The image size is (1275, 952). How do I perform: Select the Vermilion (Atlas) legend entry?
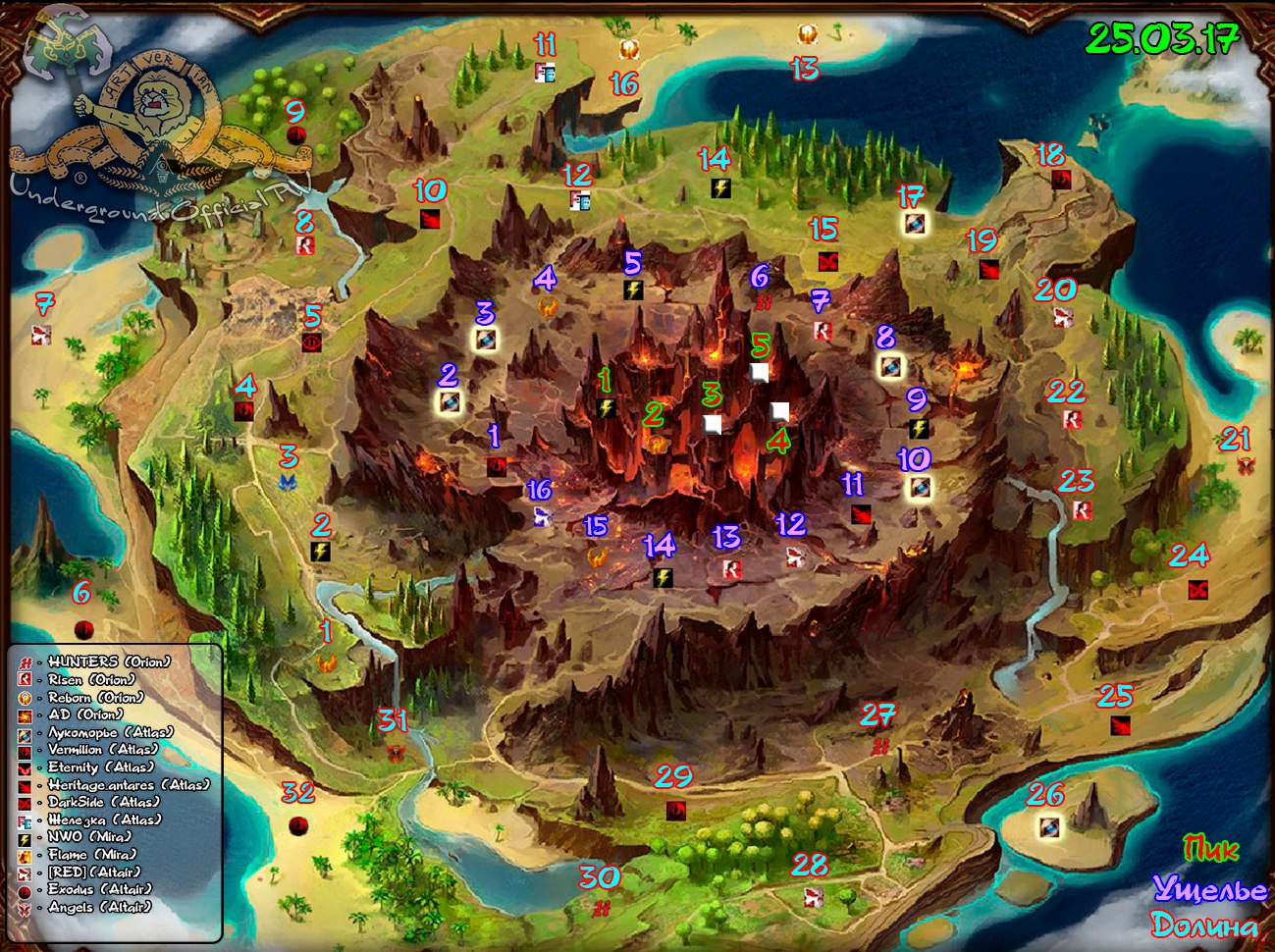[101, 750]
